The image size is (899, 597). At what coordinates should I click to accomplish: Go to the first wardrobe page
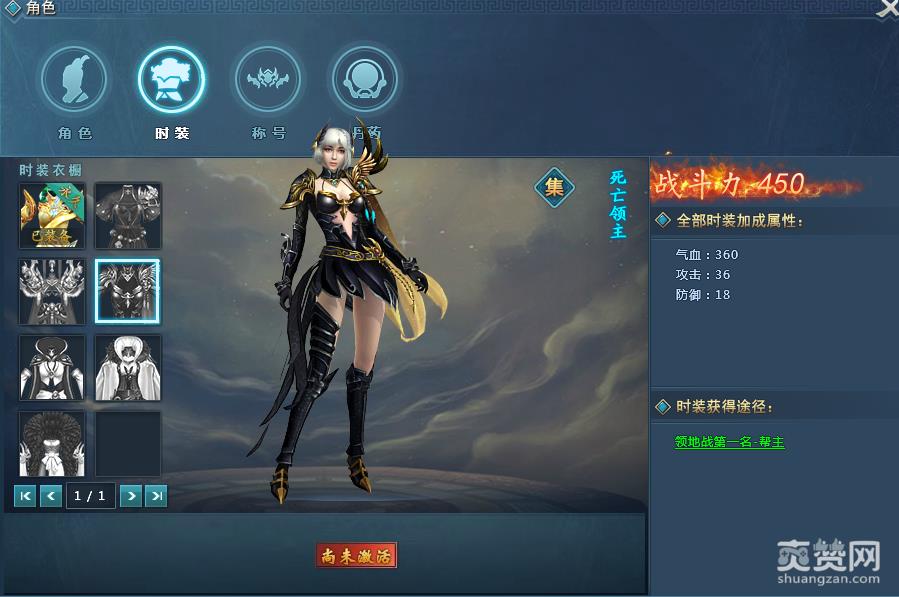(x=25, y=495)
